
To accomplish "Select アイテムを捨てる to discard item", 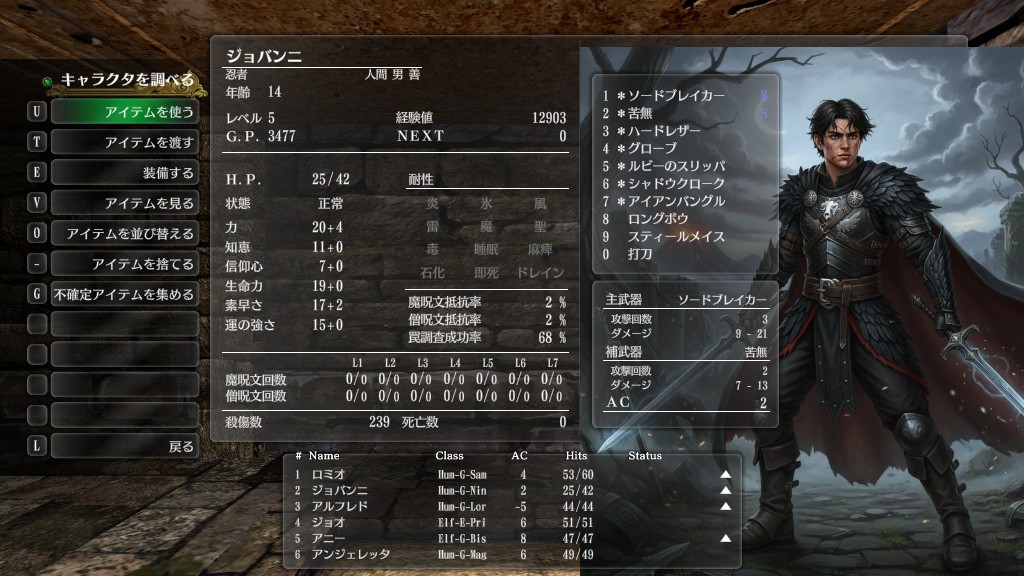I will pos(124,264).
